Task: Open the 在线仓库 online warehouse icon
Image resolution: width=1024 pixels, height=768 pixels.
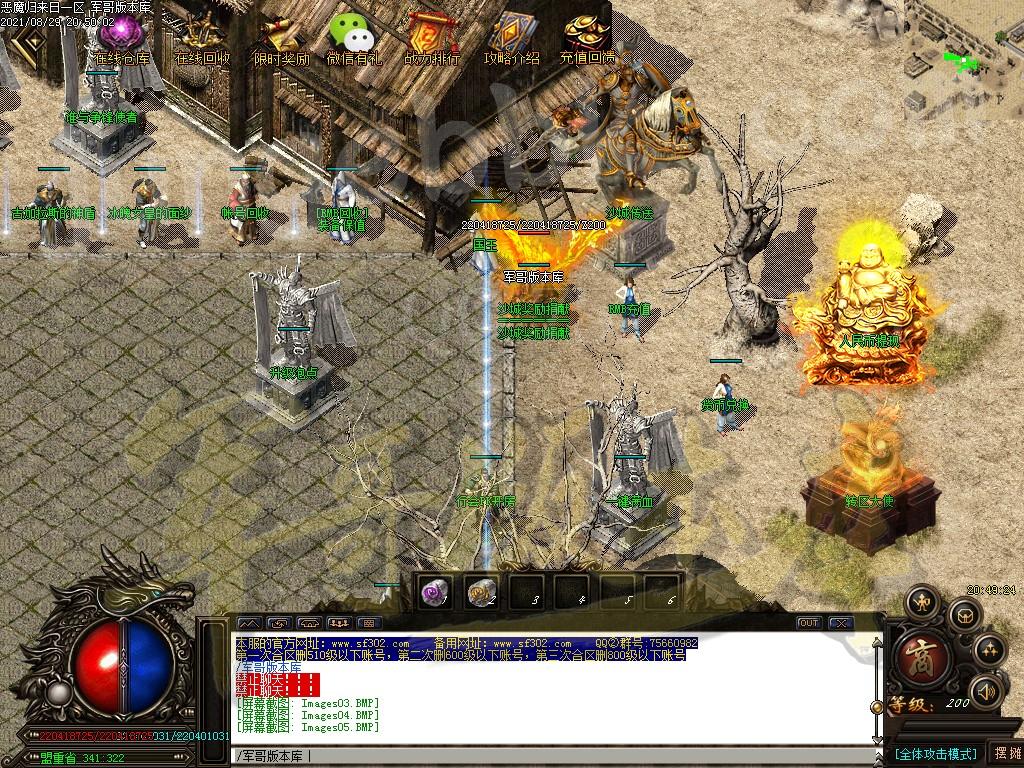Action: click(122, 38)
